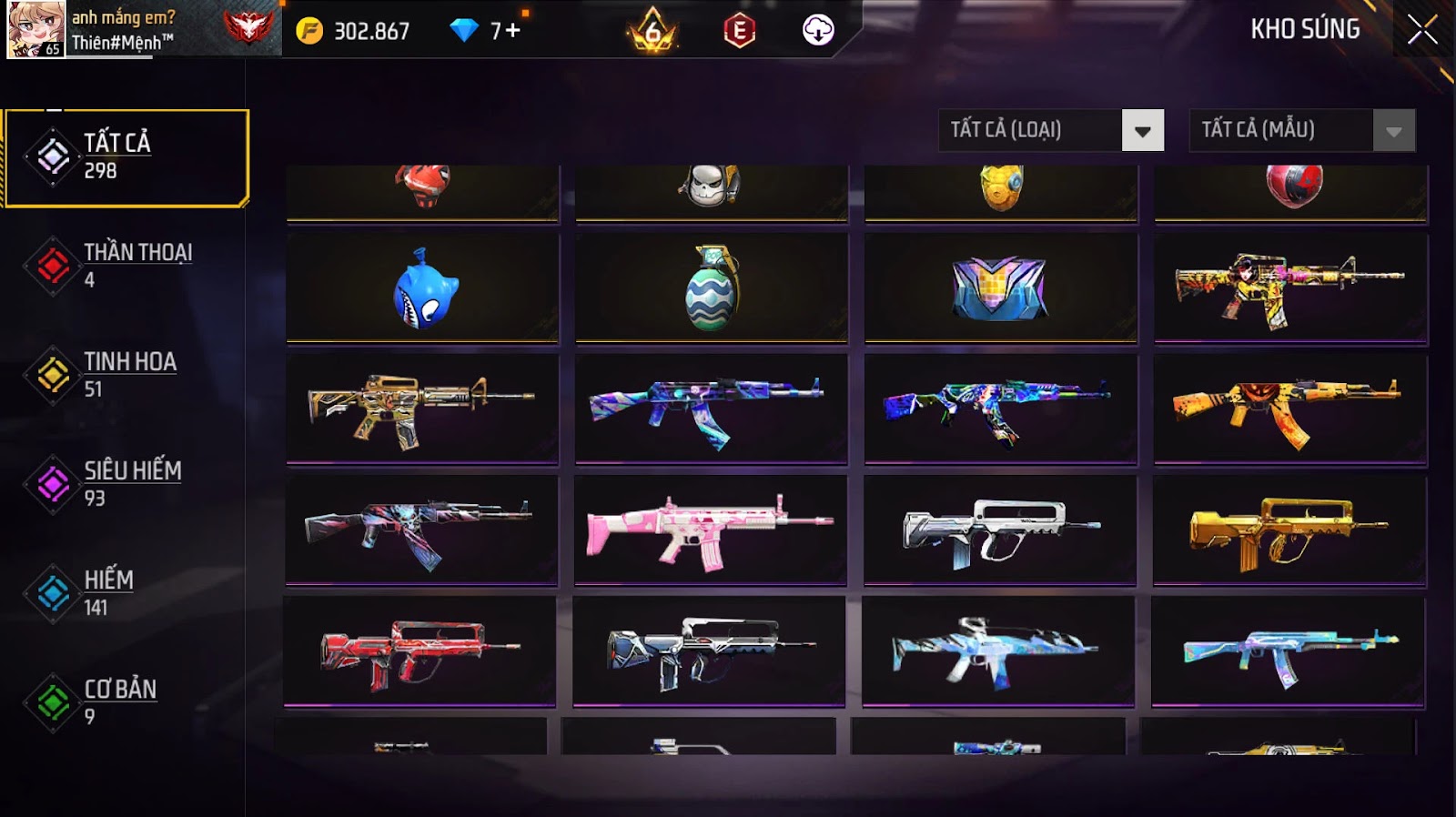Select the orange pumpkin AK skin
Viewport: 1456px width, 817px height.
click(1290, 409)
